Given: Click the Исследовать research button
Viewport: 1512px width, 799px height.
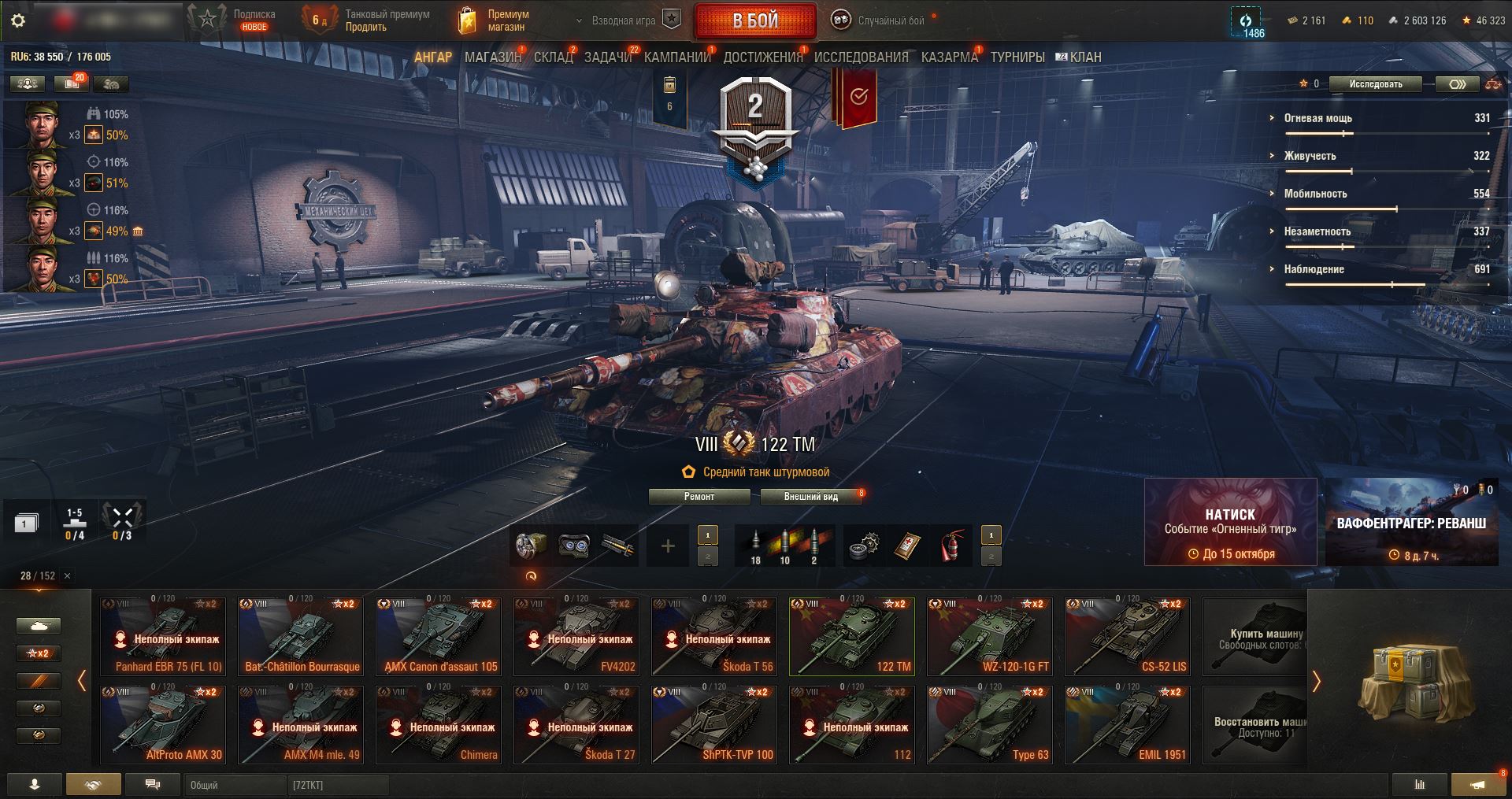Looking at the screenshot, I should (1375, 84).
